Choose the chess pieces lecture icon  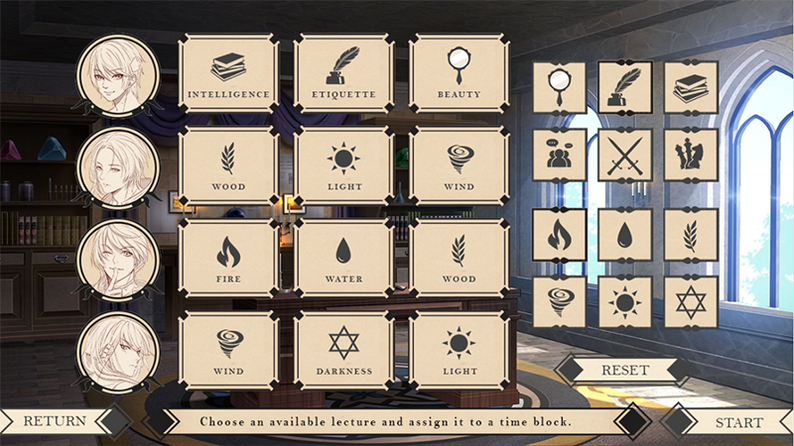[x=691, y=155]
